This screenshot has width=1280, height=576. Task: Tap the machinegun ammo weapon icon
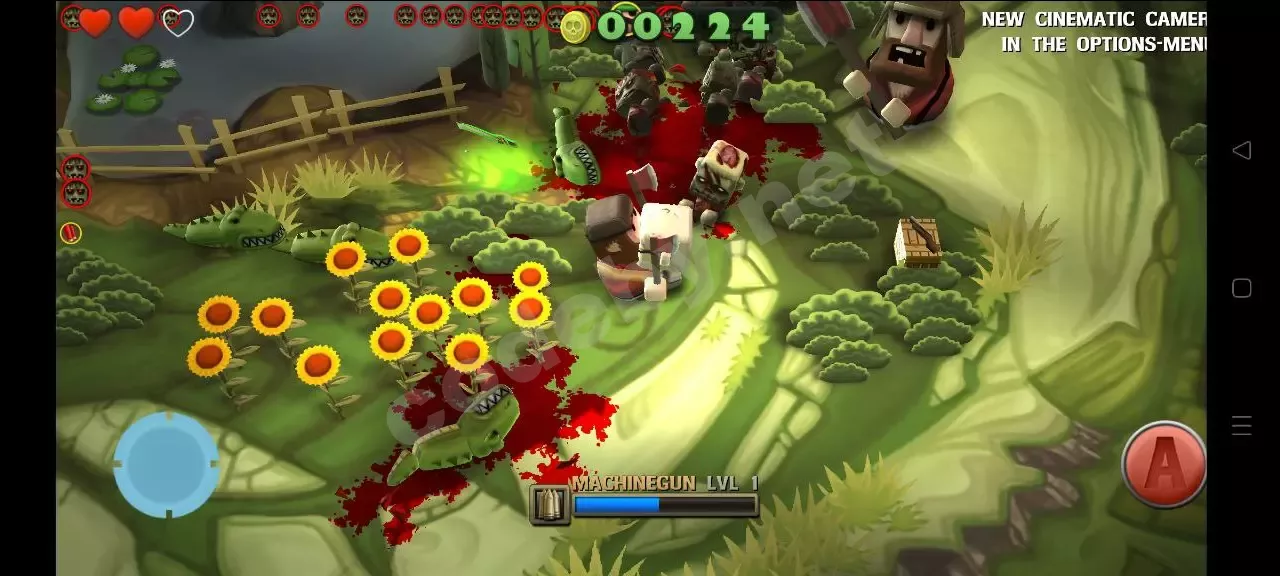550,504
